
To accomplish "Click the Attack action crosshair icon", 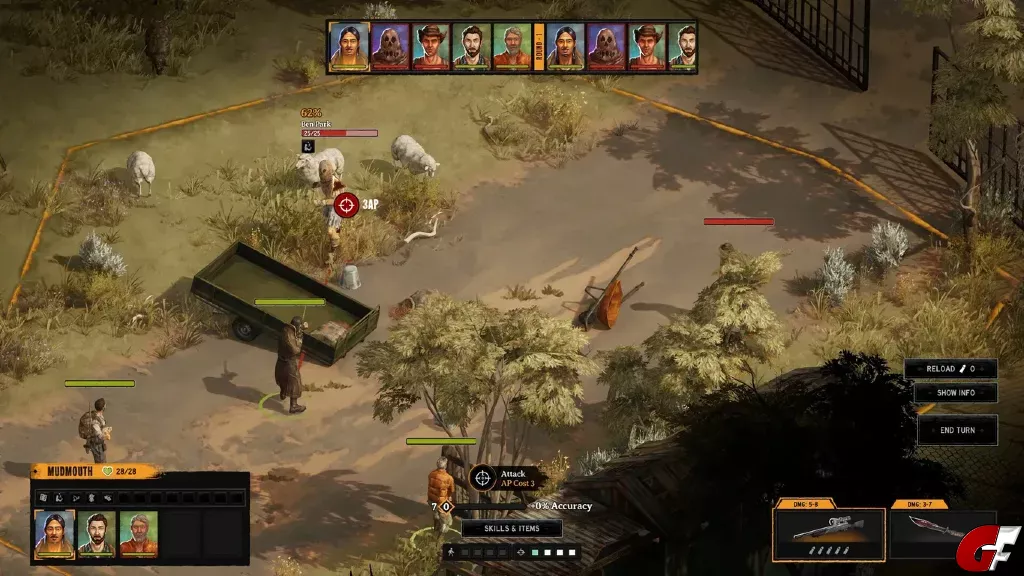I will point(483,477).
